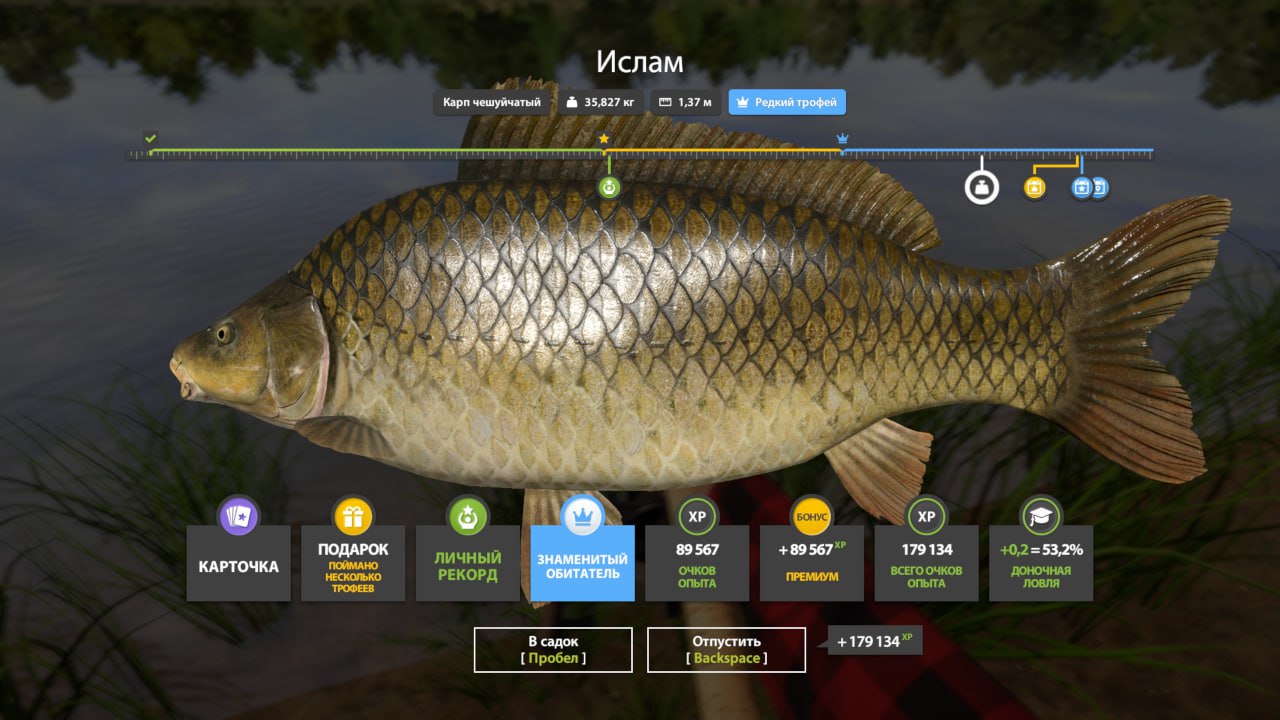This screenshot has height=720, width=1280.
Task: Click the yellow marker icon on the scale
Action: 1035,187
